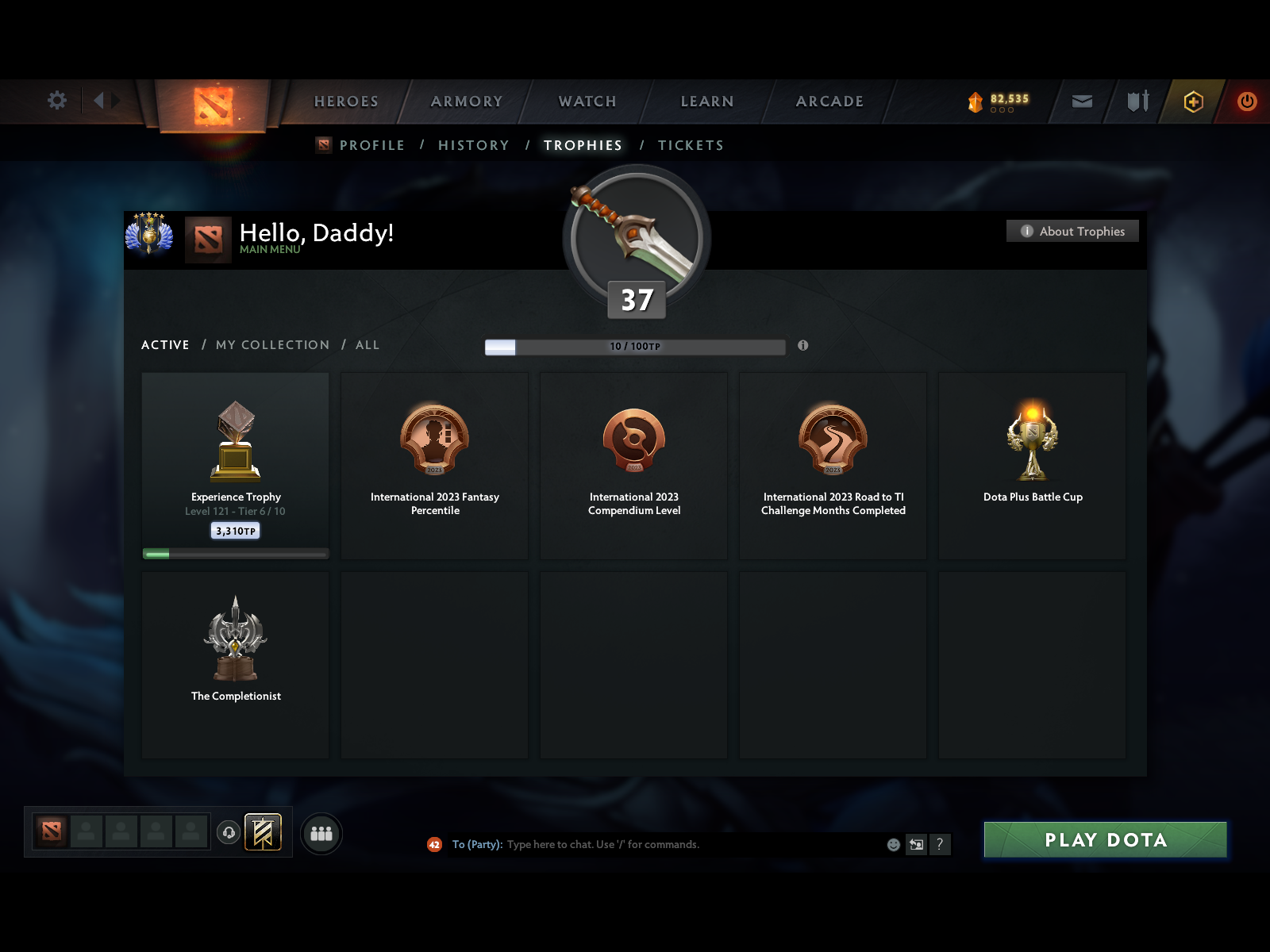This screenshot has width=1270, height=952.
Task: Toggle voice chat headset icon
Action: [229, 831]
